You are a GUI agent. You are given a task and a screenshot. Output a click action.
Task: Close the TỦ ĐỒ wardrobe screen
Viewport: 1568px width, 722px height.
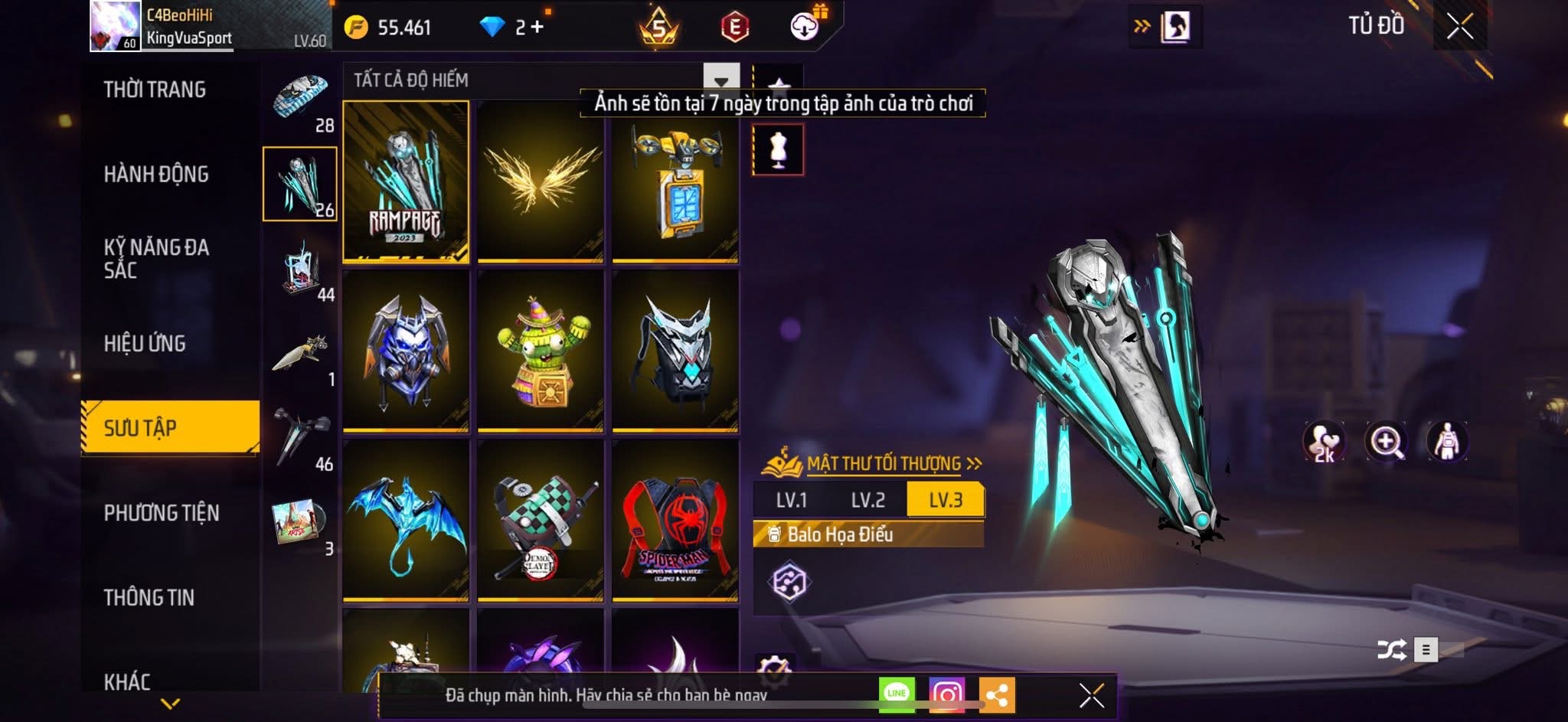[x=1459, y=27]
